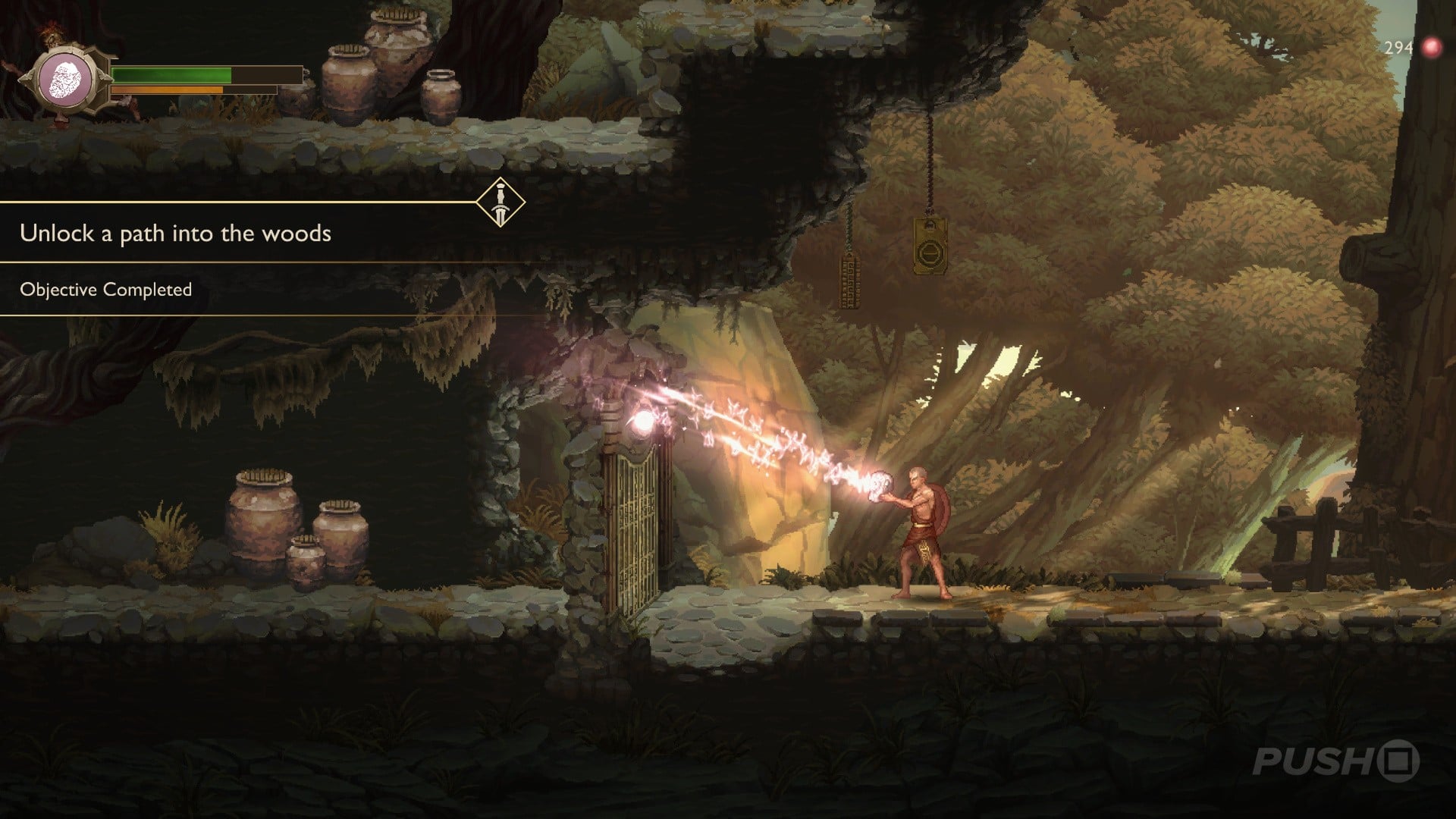Click the red orb currency icon
The width and height of the screenshot is (1456, 819).
click(1432, 48)
